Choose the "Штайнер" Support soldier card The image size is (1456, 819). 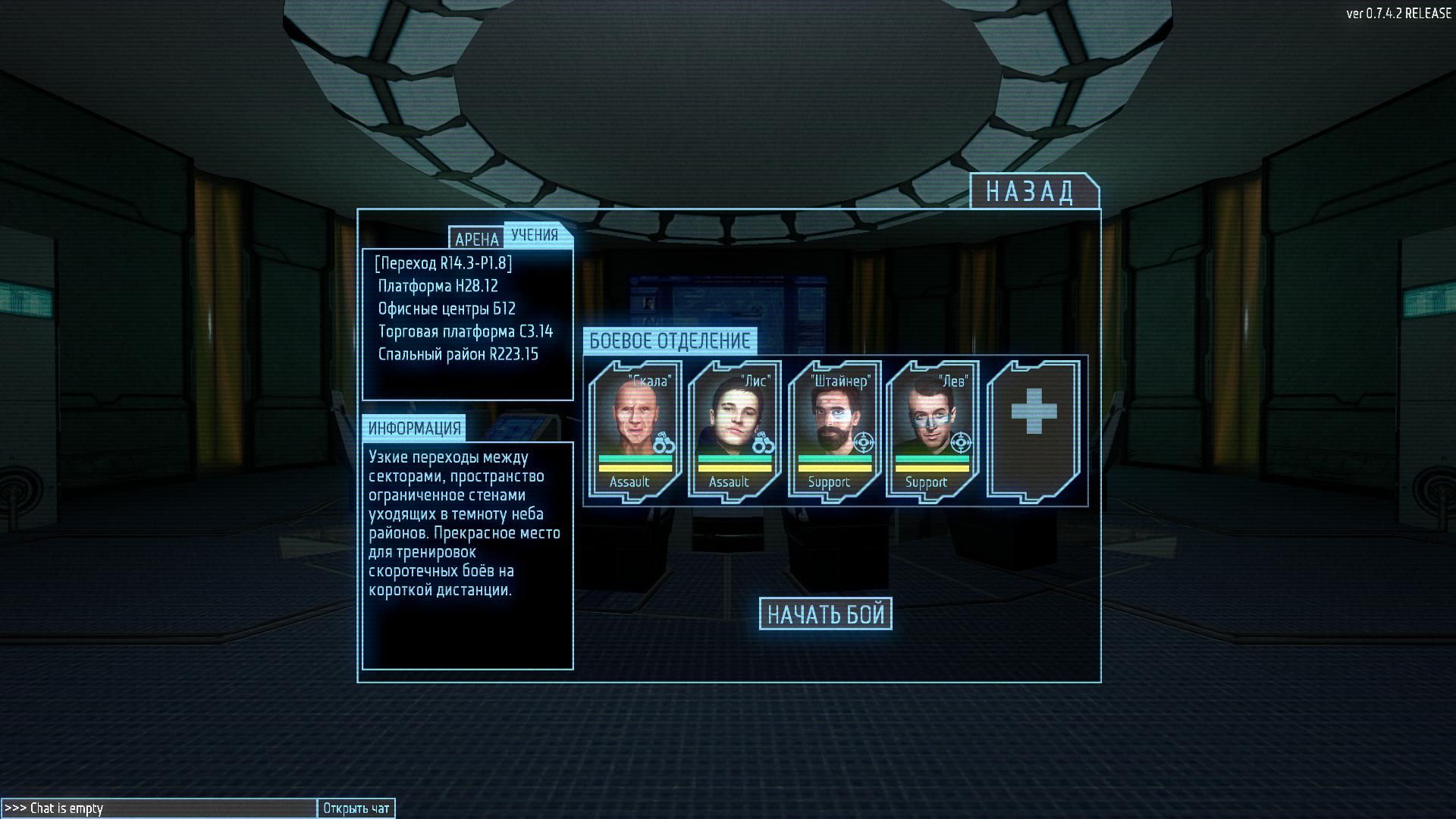point(834,431)
